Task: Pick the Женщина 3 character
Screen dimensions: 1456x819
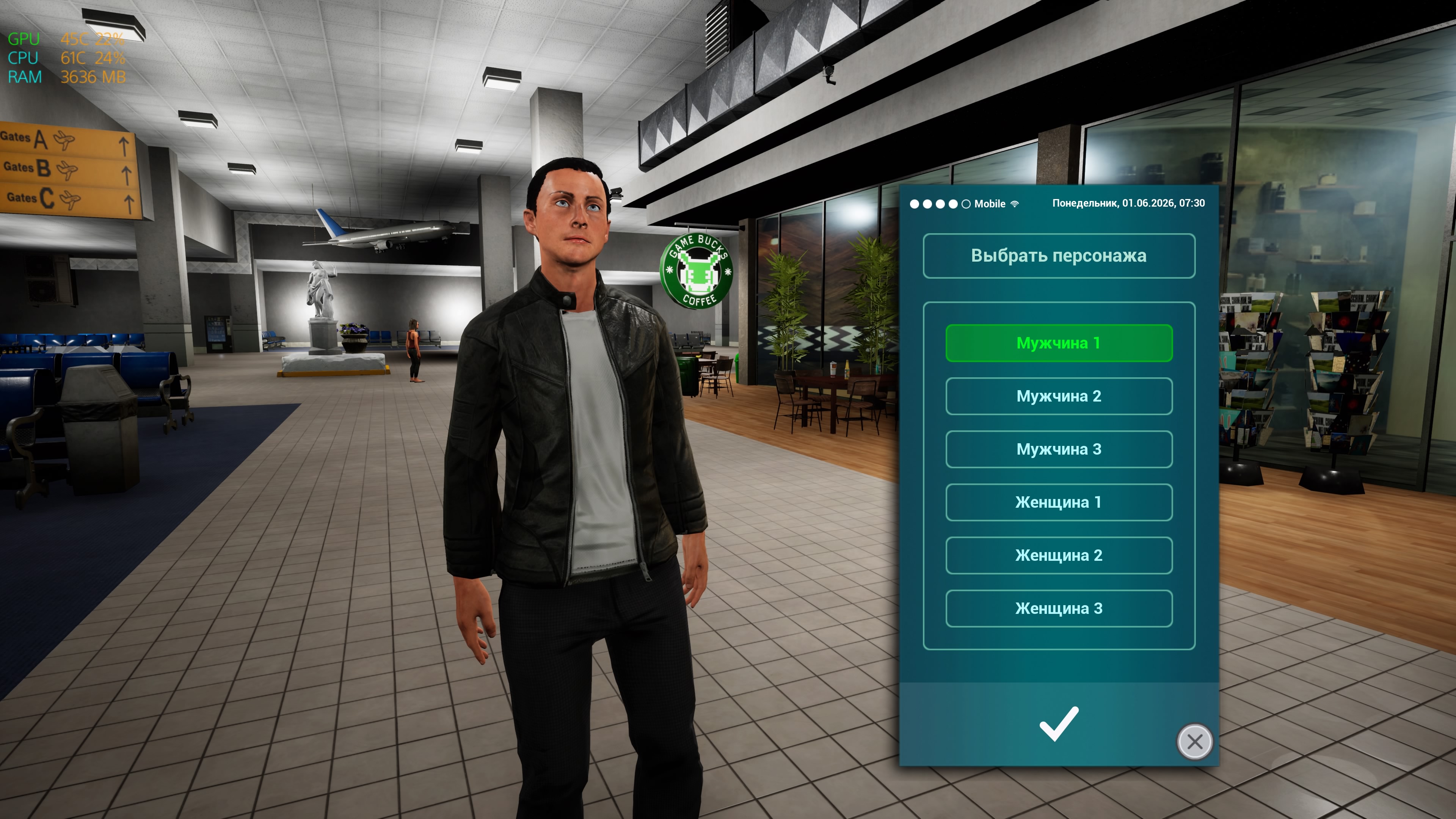Action: (1059, 609)
